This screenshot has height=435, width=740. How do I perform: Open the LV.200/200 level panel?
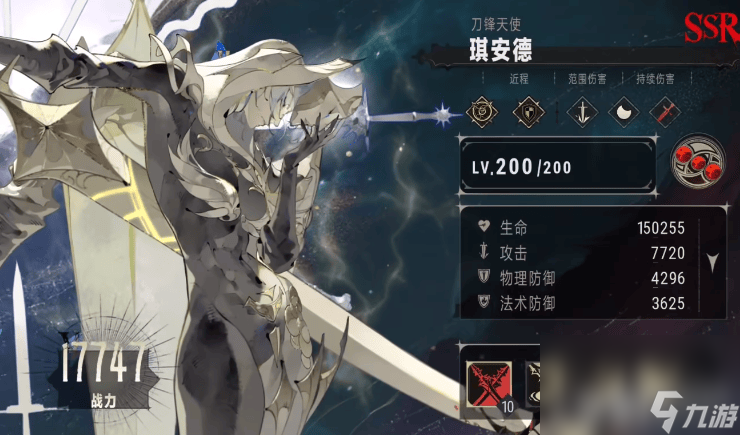(558, 166)
